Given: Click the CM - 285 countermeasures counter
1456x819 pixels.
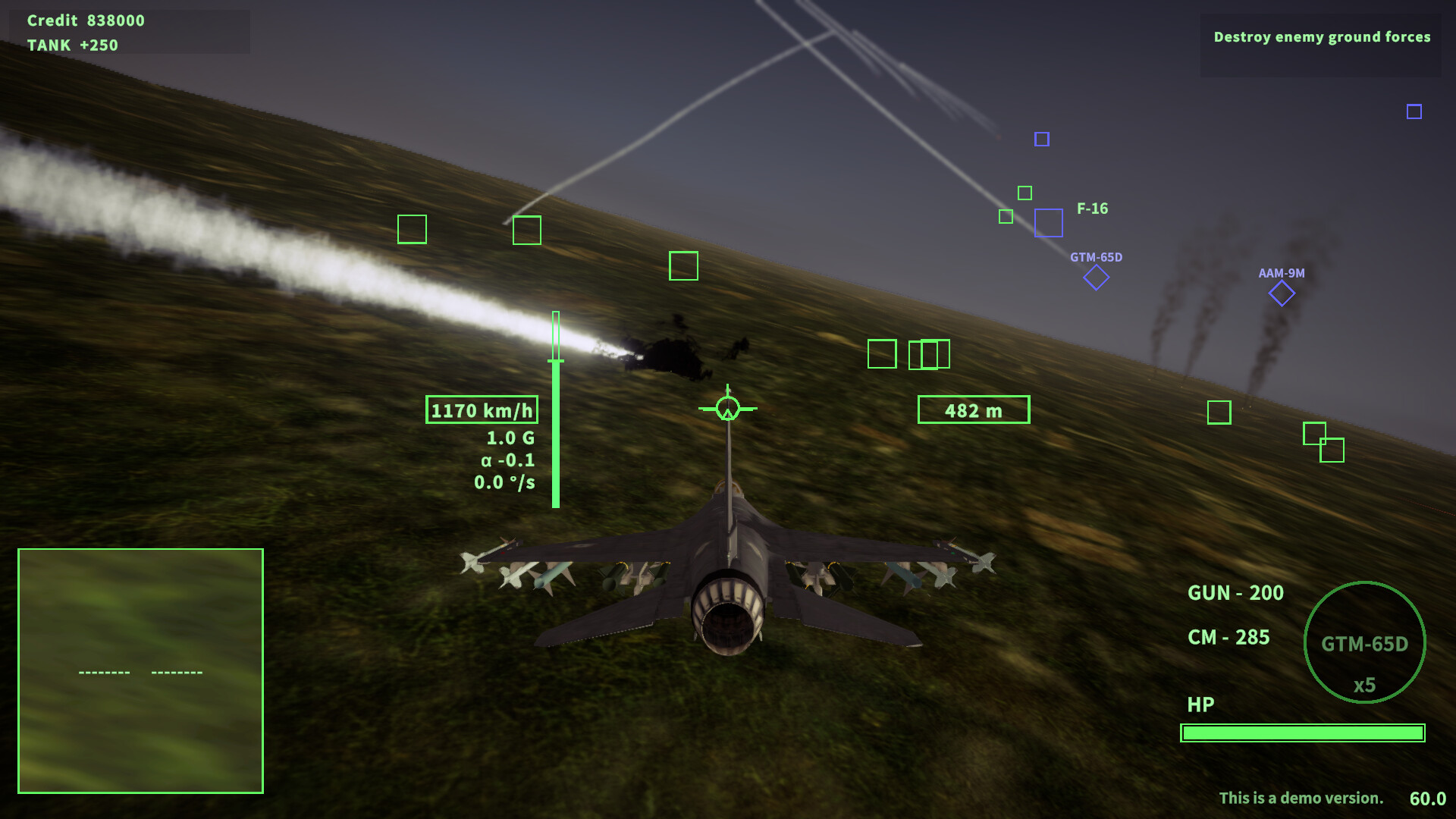Looking at the screenshot, I should [x=1230, y=638].
